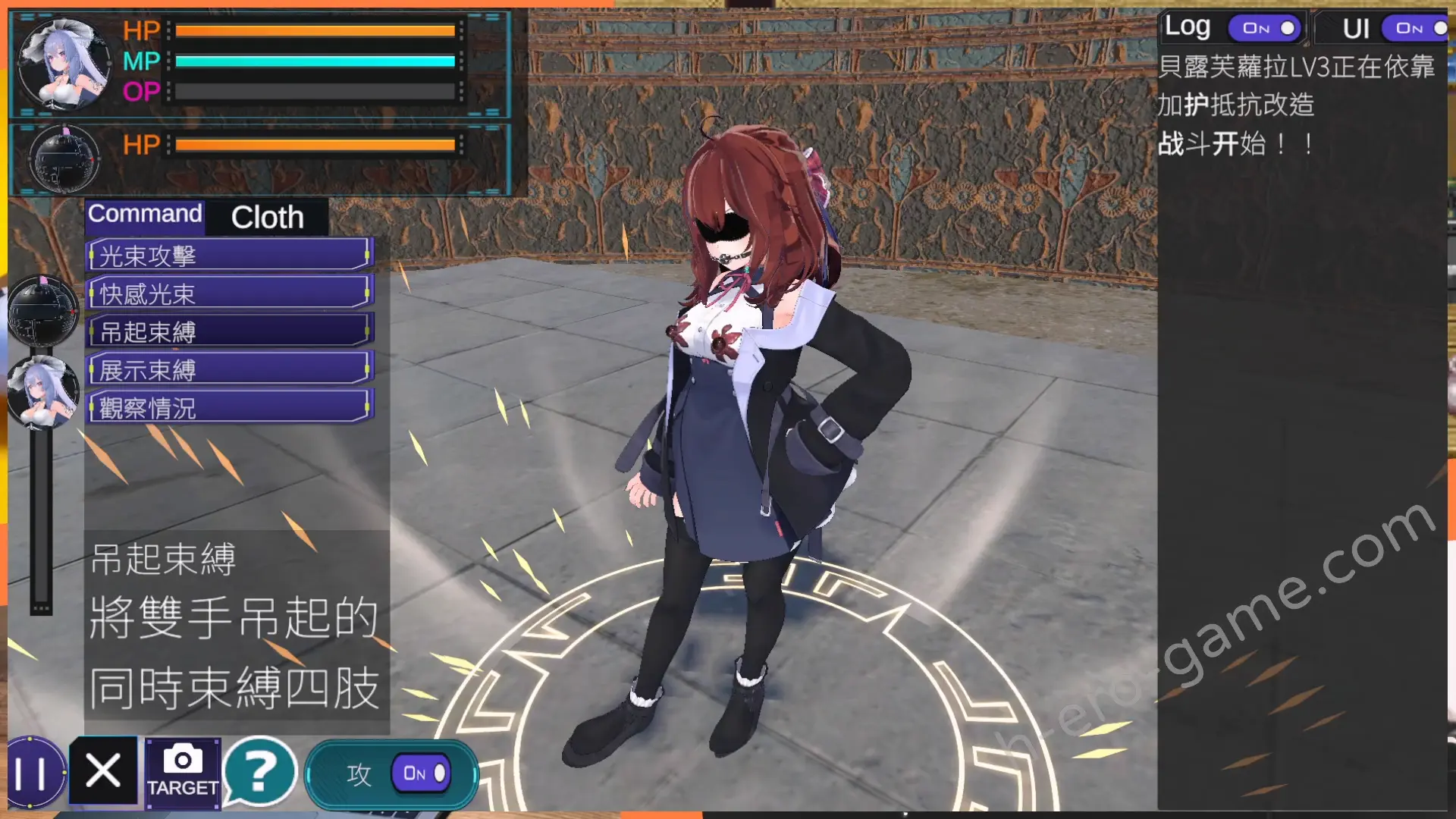This screenshot has height=819, width=1456.
Task: Select the 吊起束縛 command
Action: click(229, 331)
